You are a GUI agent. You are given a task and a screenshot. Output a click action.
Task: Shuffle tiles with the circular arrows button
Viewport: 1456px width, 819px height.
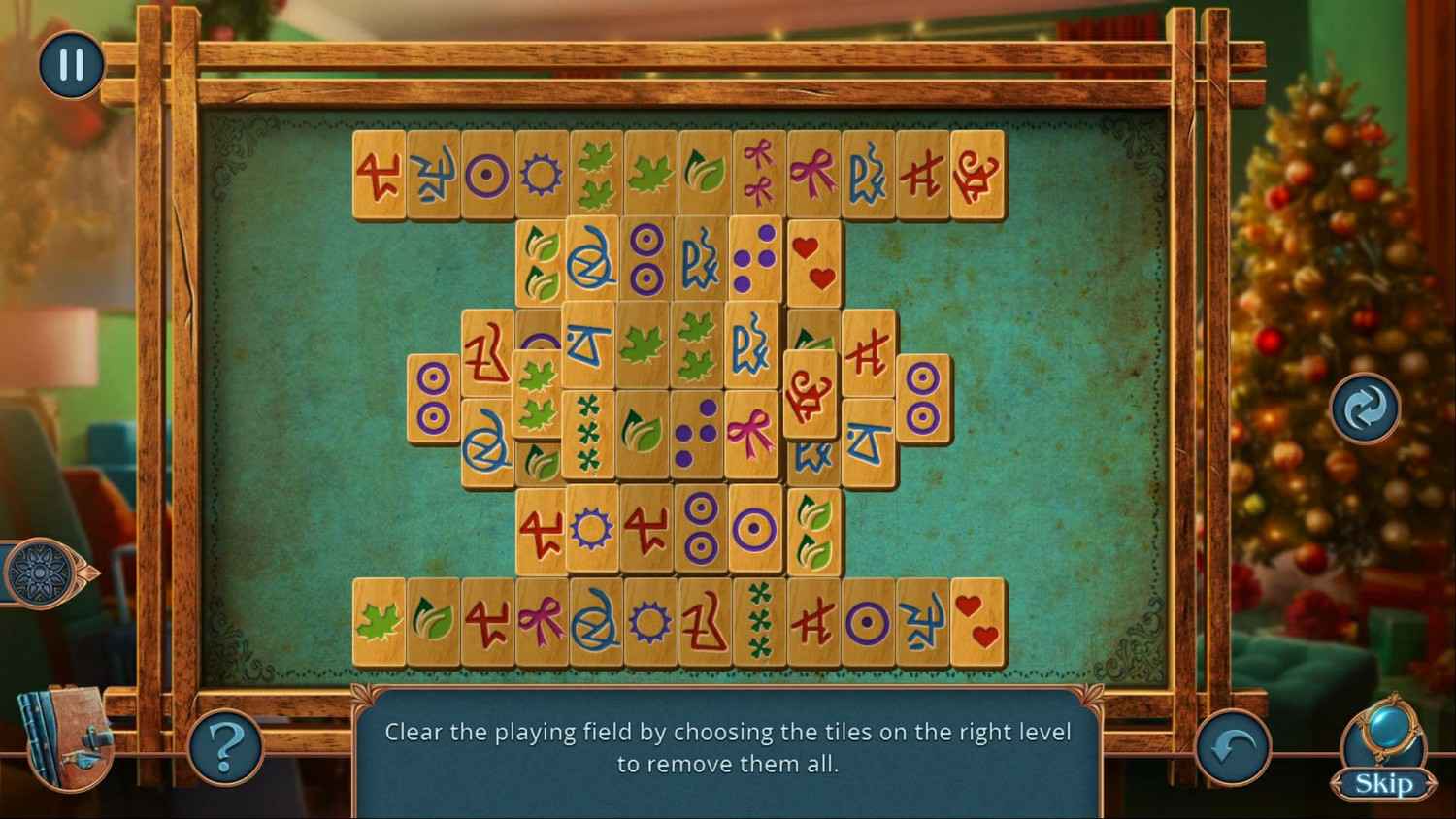(x=1365, y=409)
